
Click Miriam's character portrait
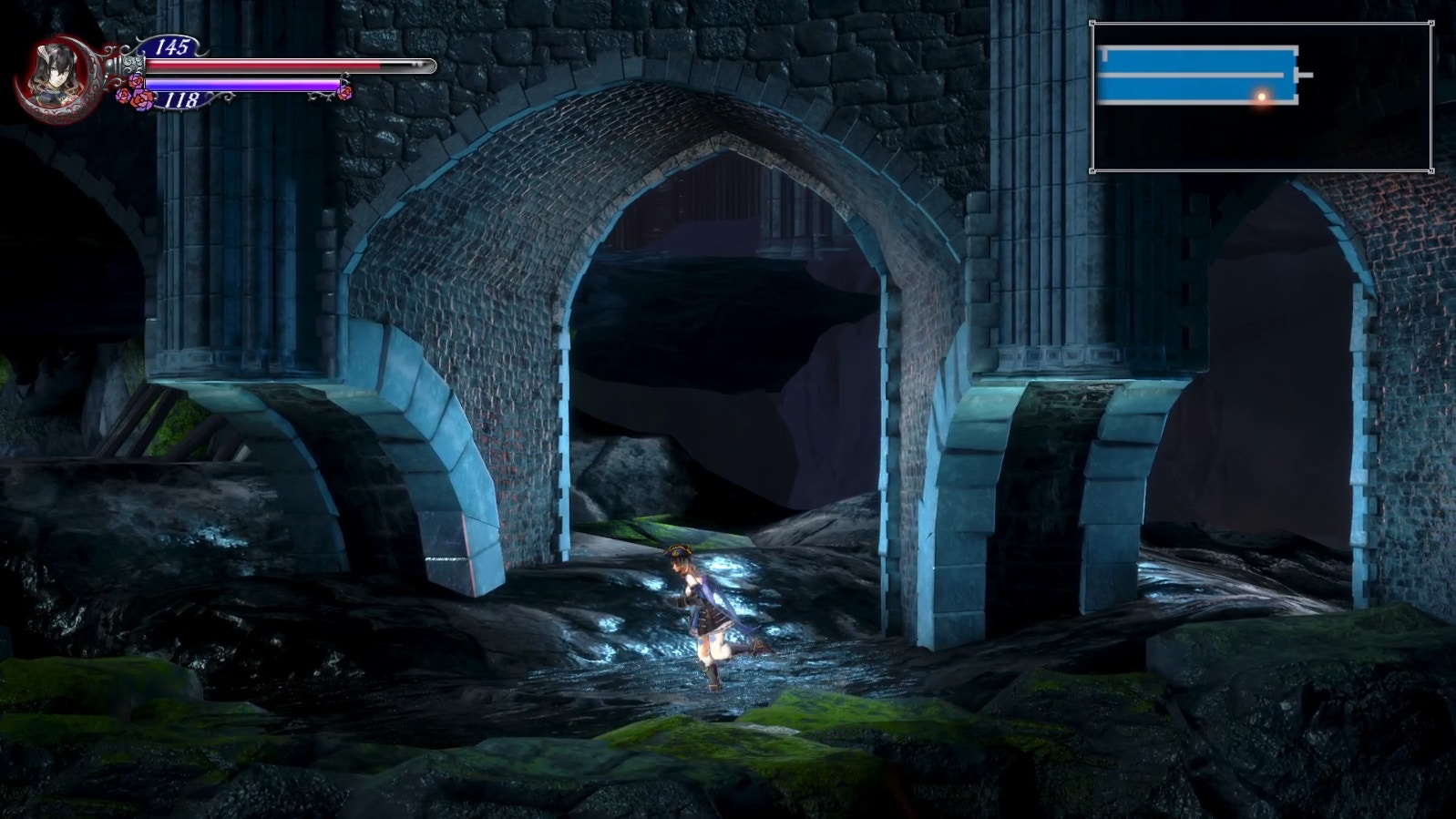(x=55, y=73)
